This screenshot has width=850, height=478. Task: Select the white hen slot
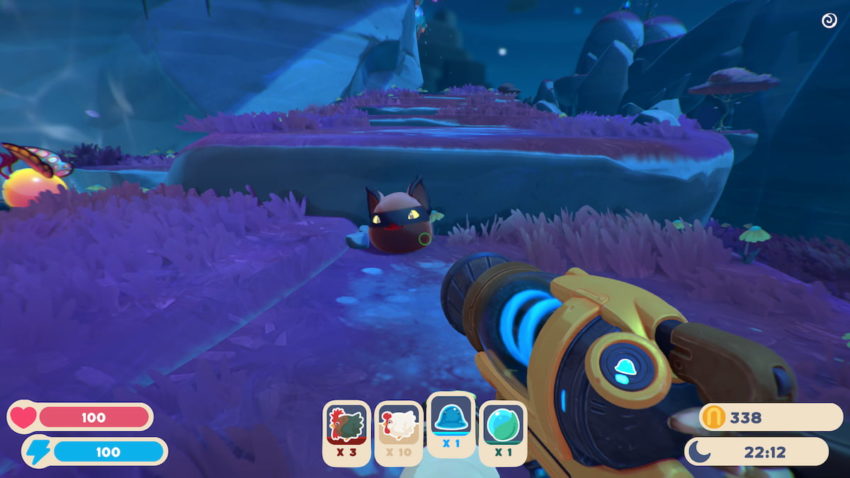(x=398, y=432)
